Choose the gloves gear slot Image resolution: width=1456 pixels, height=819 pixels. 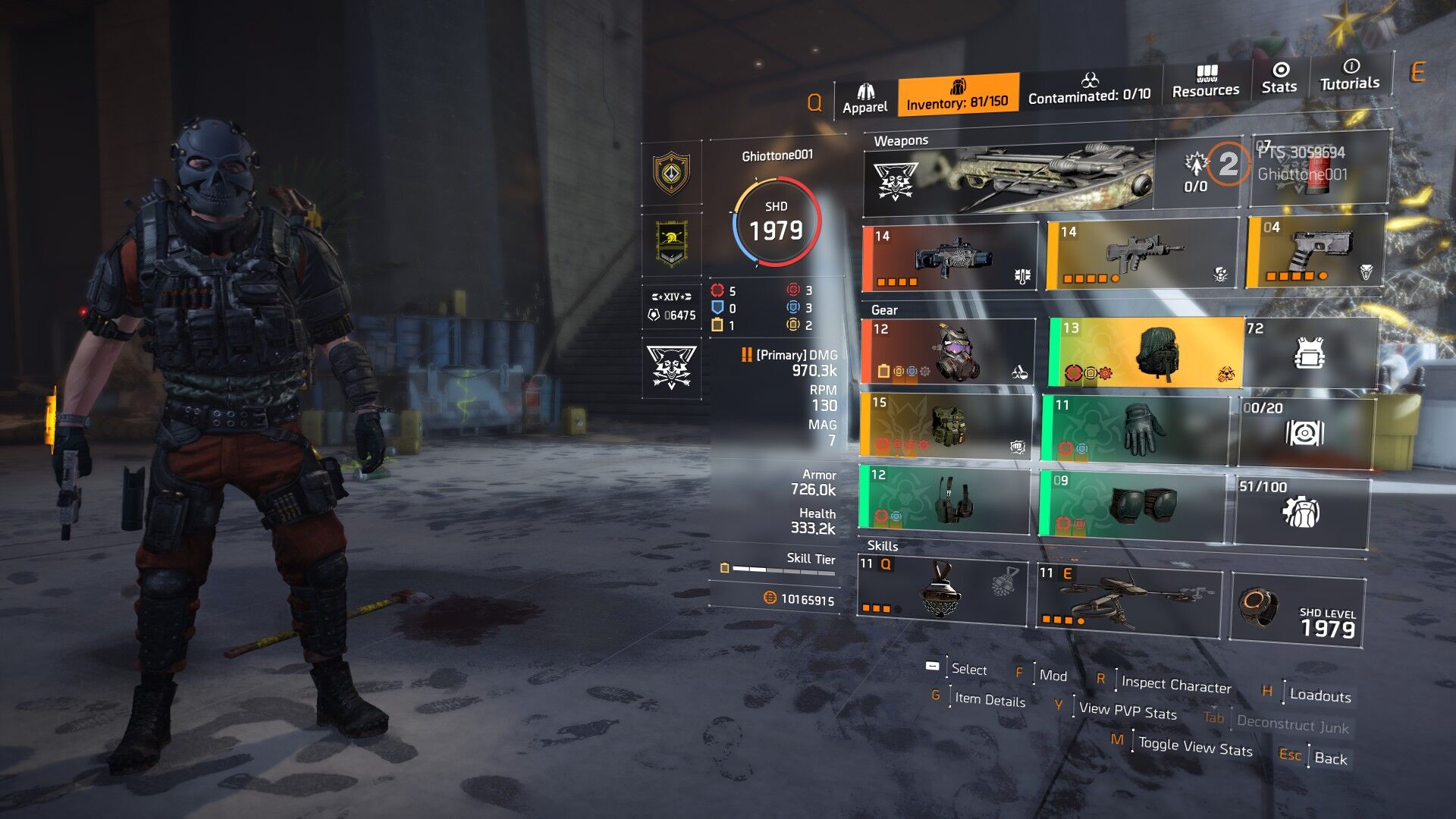tap(1134, 428)
